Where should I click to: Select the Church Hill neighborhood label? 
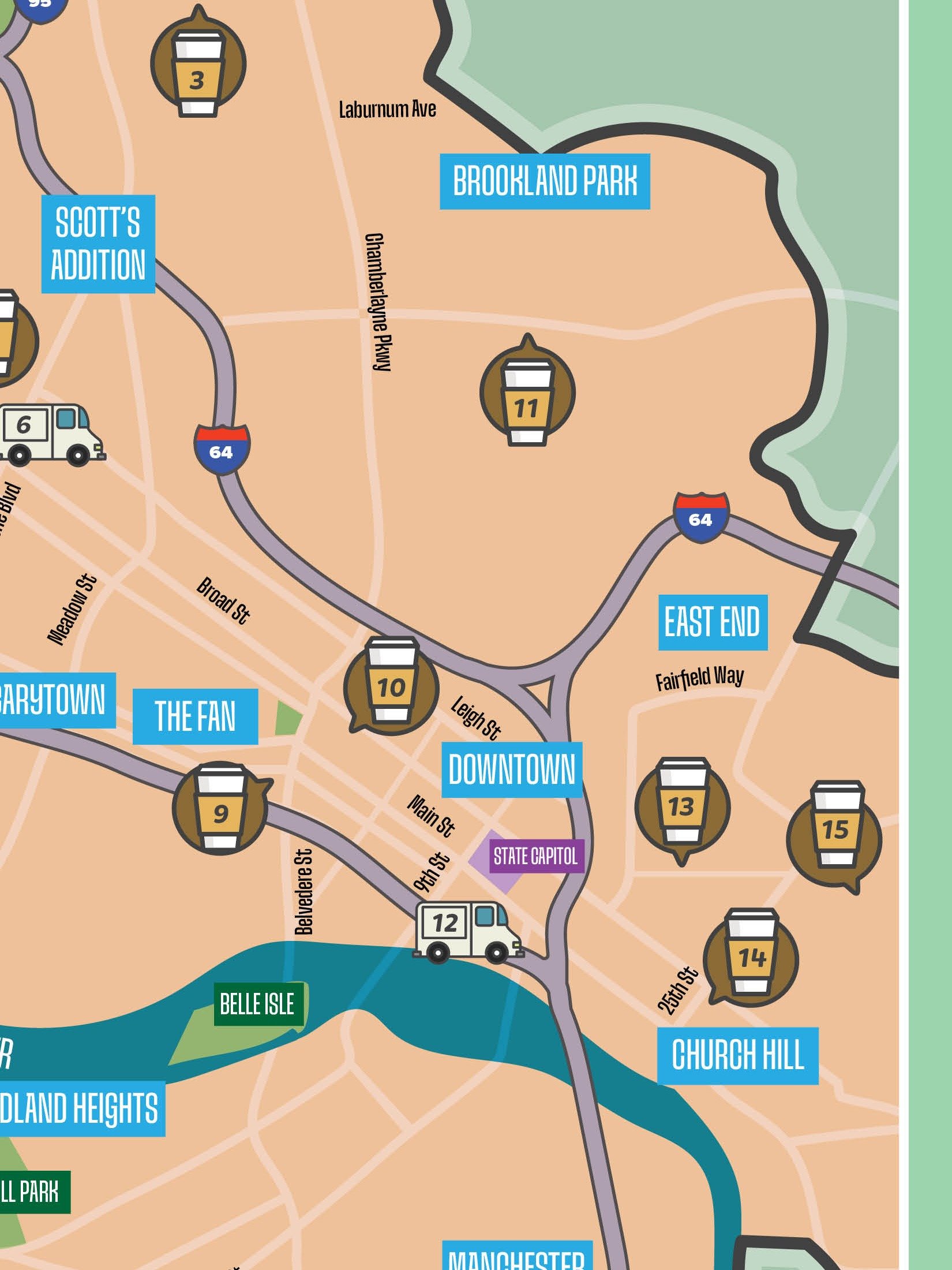(x=737, y=1055)
